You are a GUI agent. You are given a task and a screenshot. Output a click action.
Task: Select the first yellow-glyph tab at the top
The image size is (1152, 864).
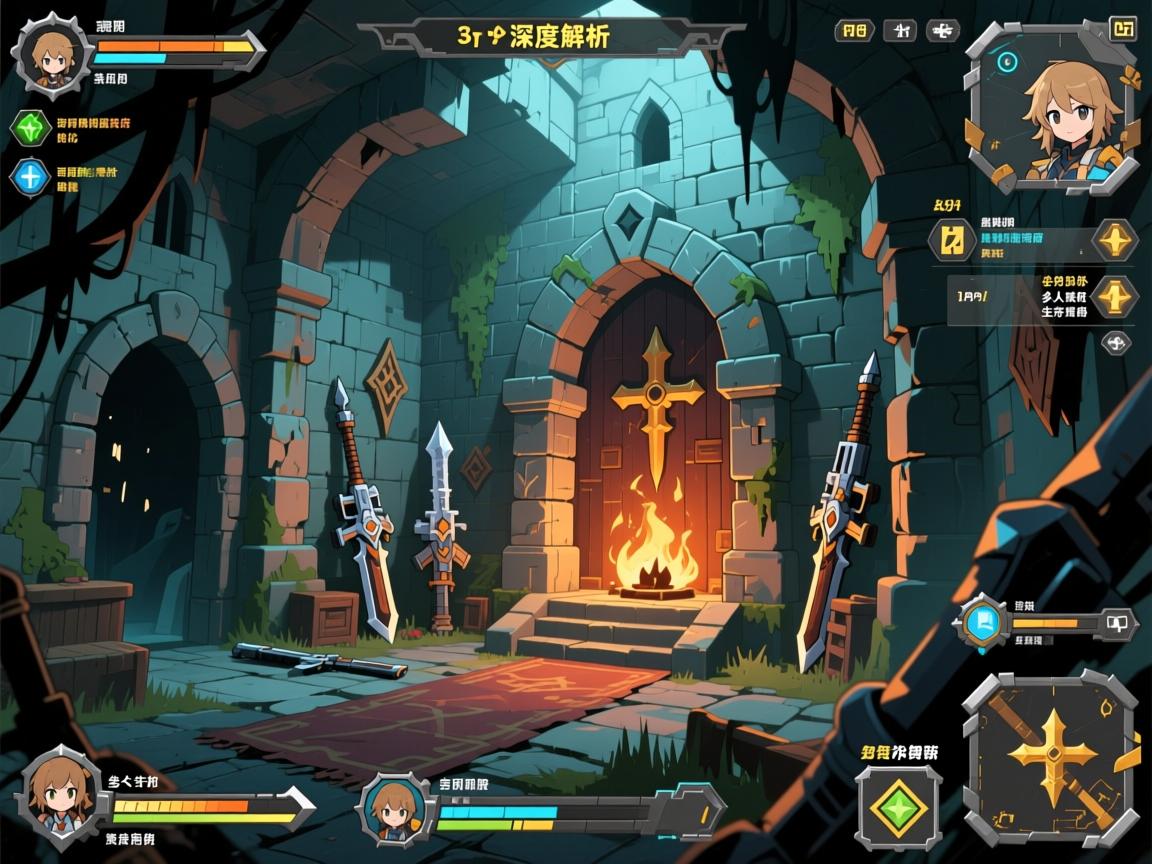tap(854, 31)
